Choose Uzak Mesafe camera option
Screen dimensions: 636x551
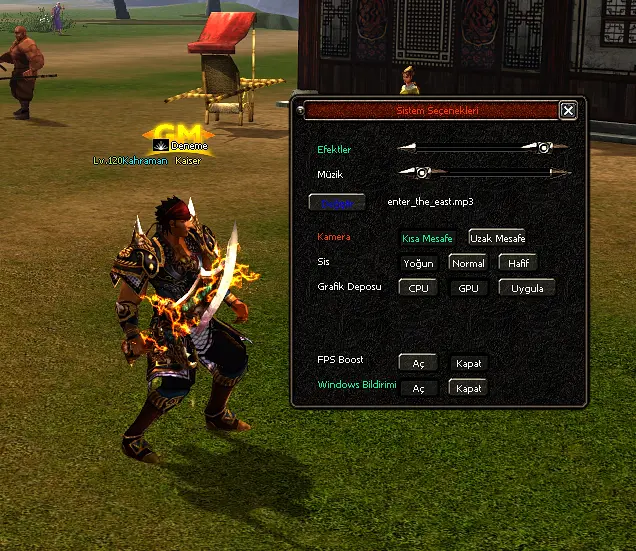pyautogui.click(x=497, y=238)
